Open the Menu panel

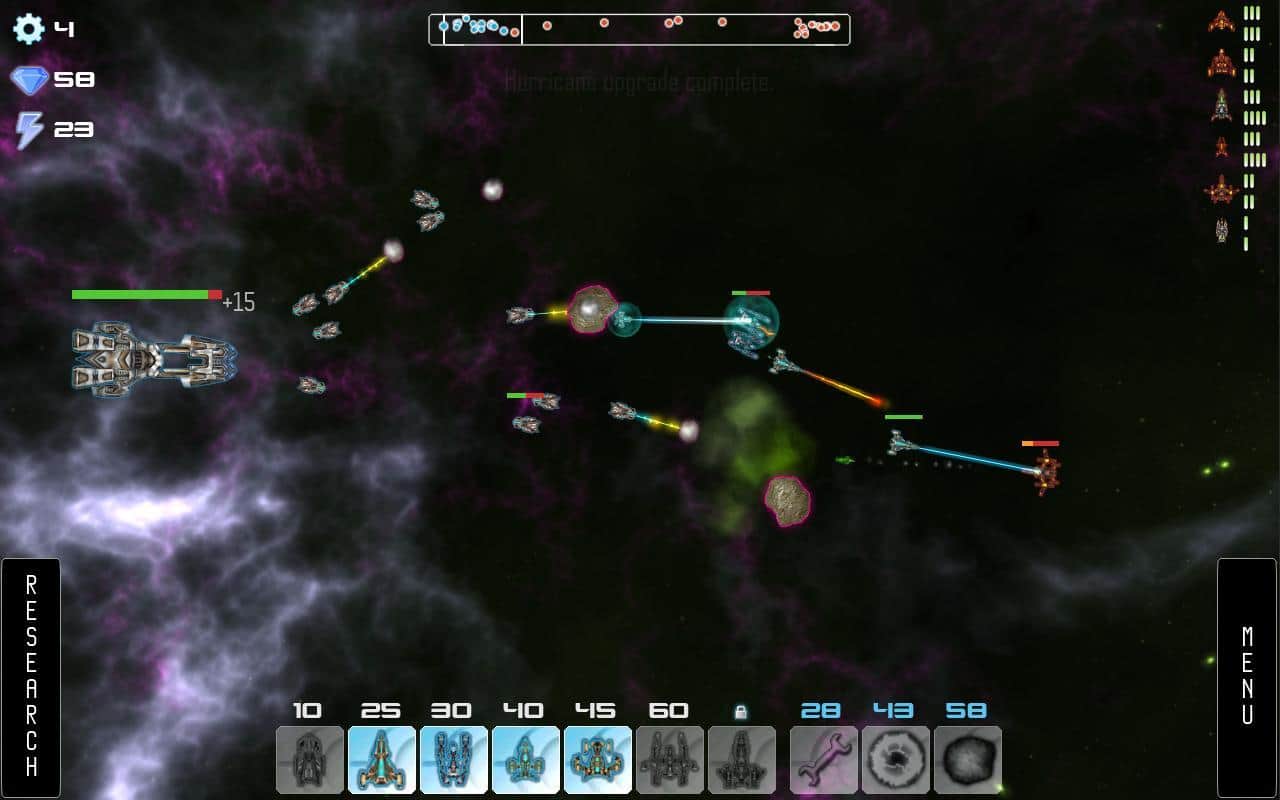(1247, 677)
